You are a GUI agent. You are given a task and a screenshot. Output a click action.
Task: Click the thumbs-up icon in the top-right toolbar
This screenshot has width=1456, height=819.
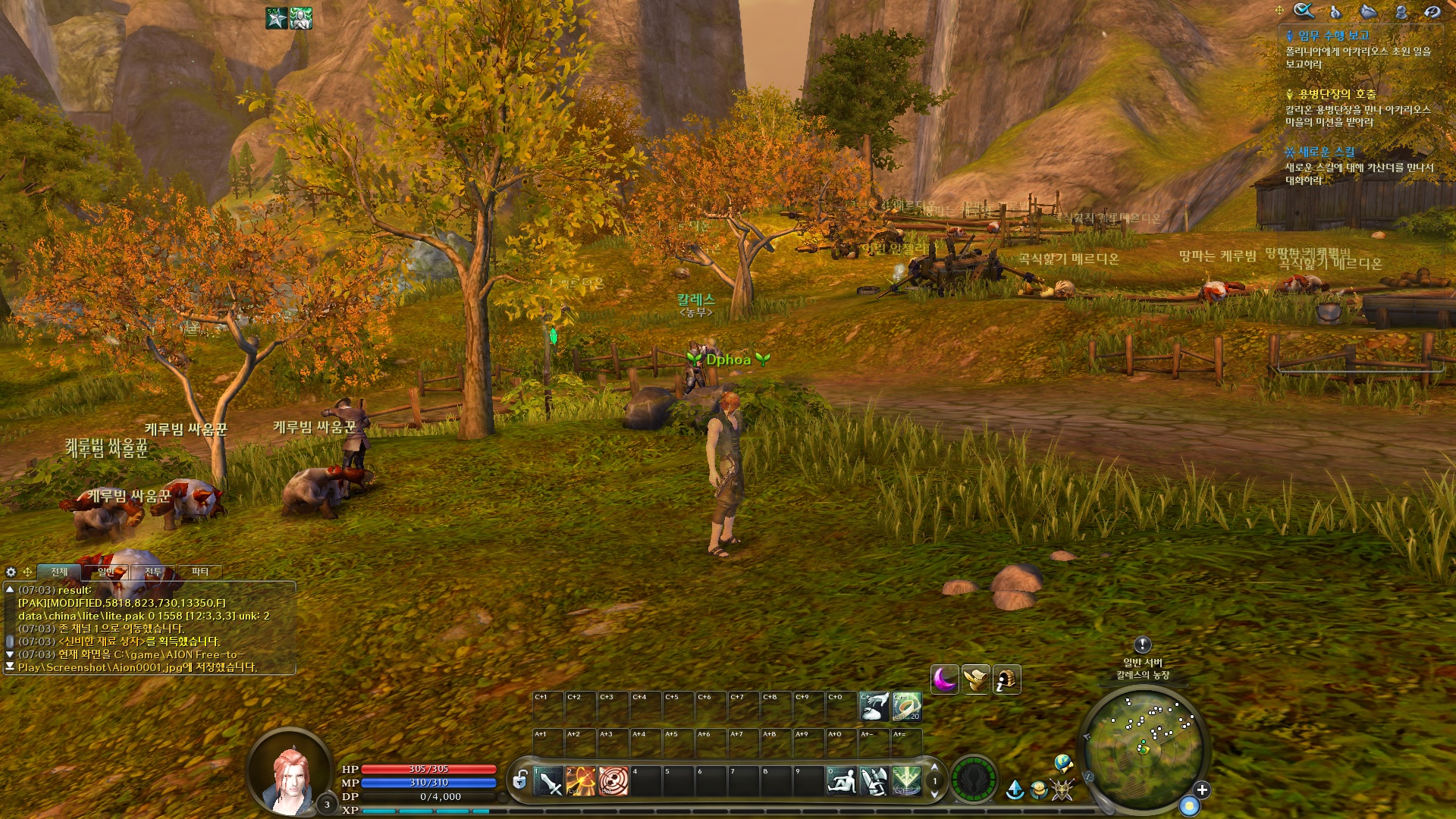tap(1335, 12)
